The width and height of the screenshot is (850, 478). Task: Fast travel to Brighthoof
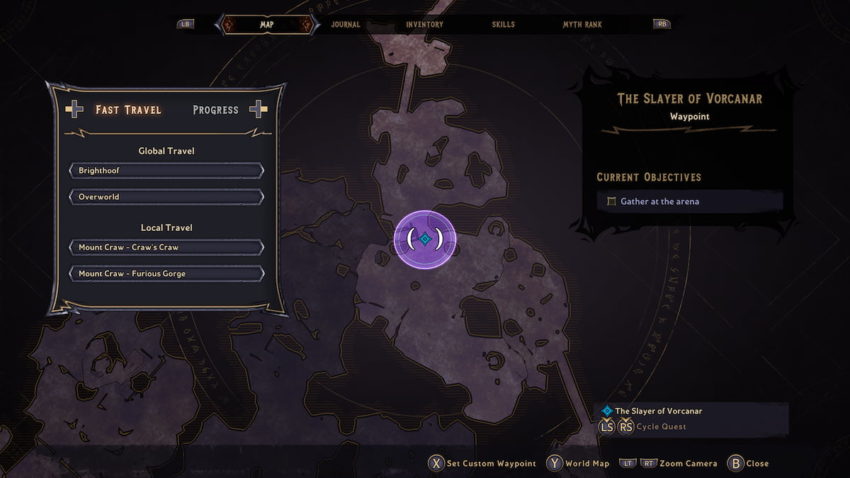166,171
